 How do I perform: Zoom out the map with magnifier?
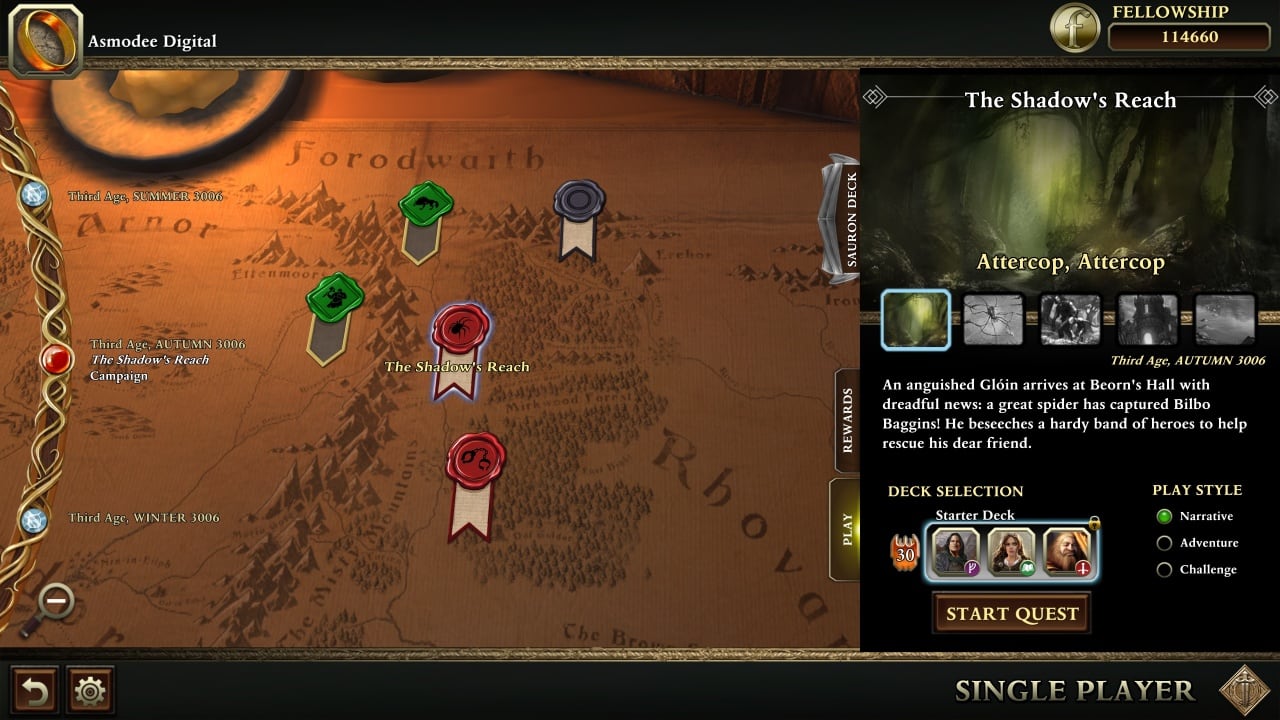click(56, 602)
